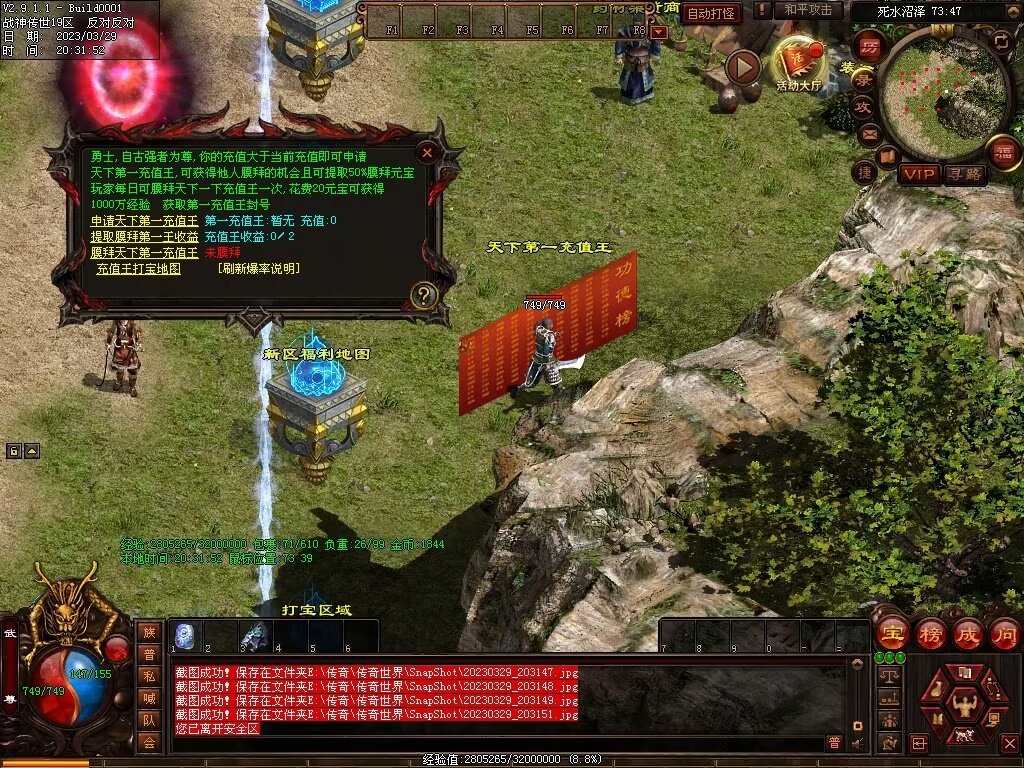
Task: Open the 充值王打宝地图 link
Action: point(139,269)
